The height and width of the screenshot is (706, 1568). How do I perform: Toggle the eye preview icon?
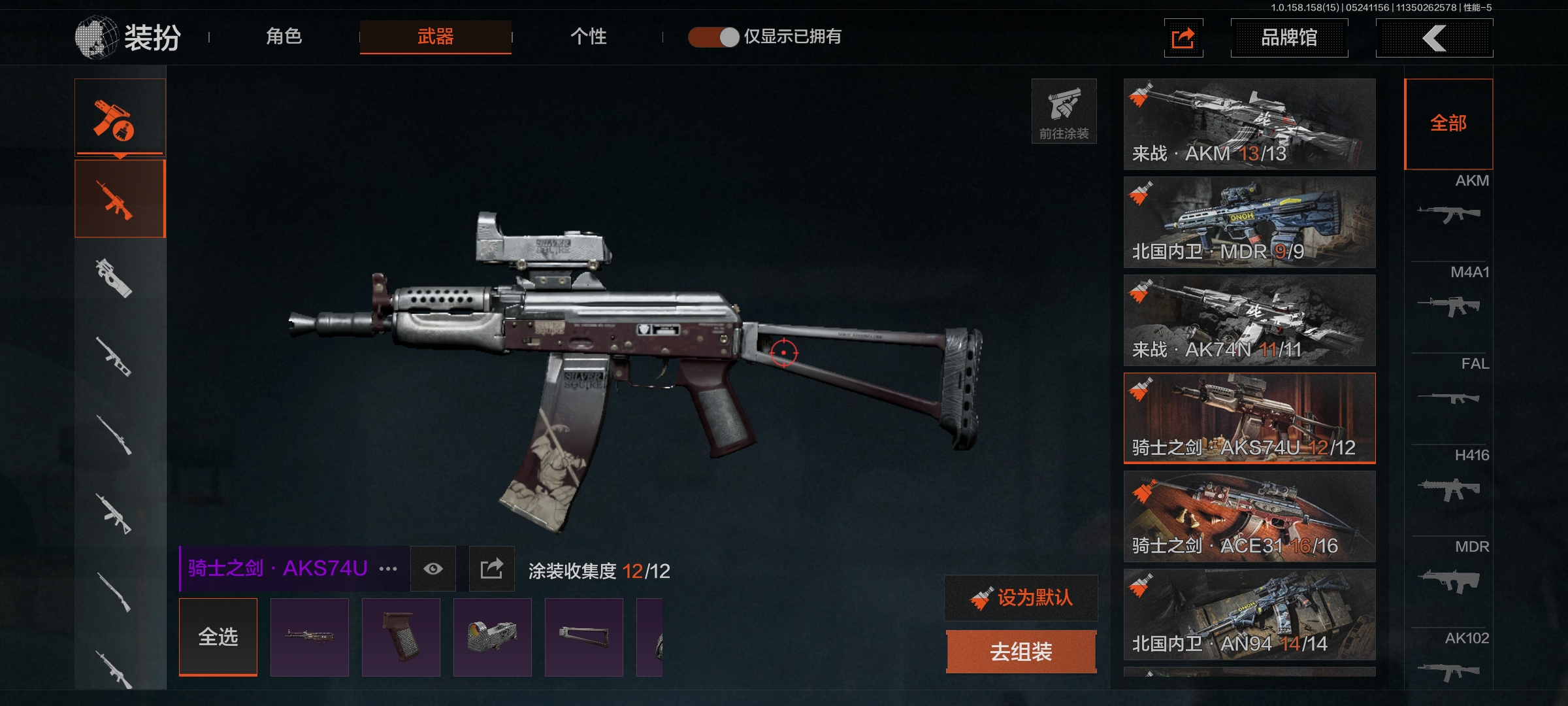433,569
